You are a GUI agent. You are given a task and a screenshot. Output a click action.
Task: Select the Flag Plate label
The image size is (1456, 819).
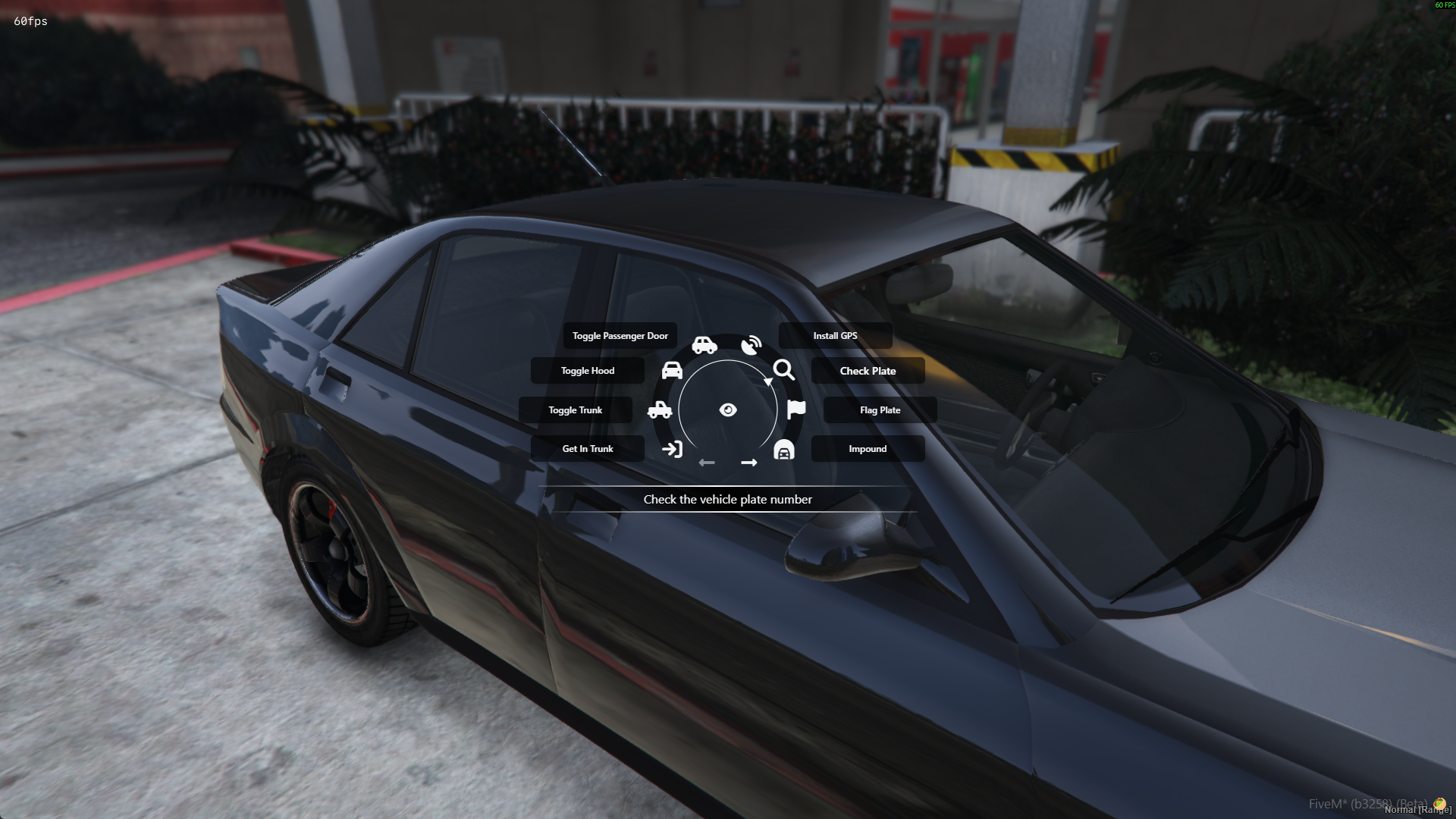click(x=880, y=410)
